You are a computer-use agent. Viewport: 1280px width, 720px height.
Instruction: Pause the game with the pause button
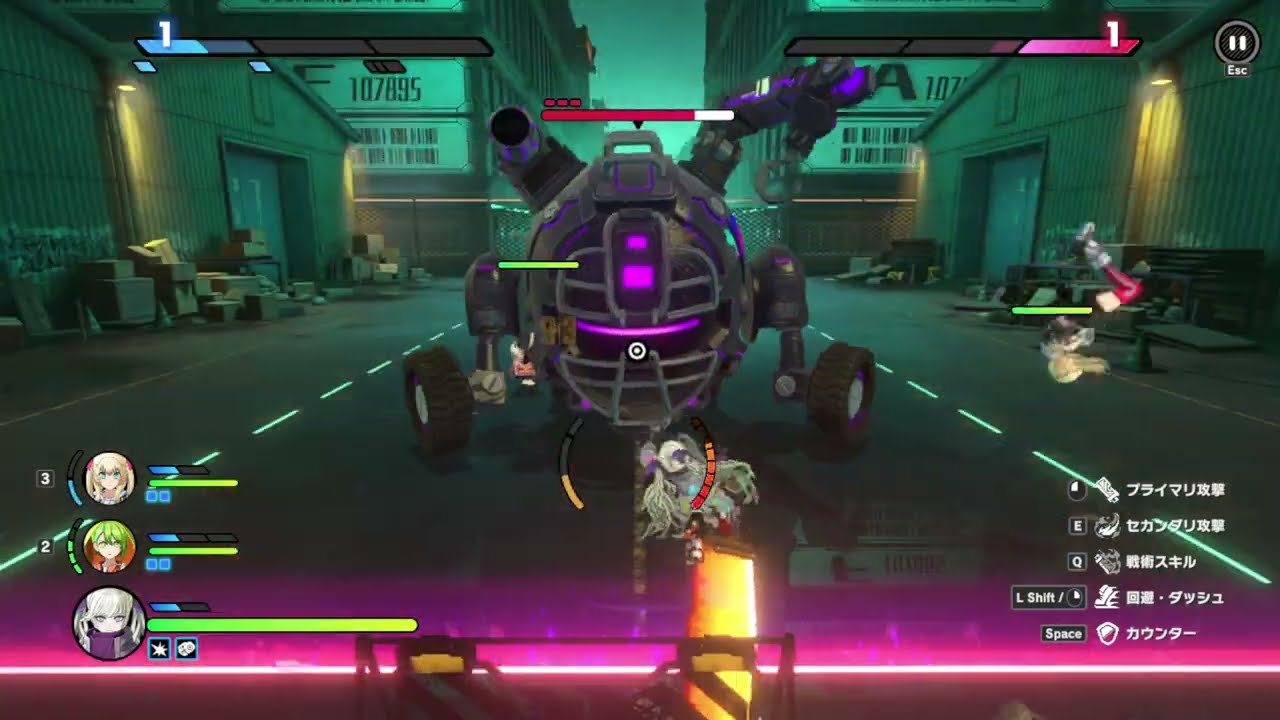click(x=1237, y=44)
